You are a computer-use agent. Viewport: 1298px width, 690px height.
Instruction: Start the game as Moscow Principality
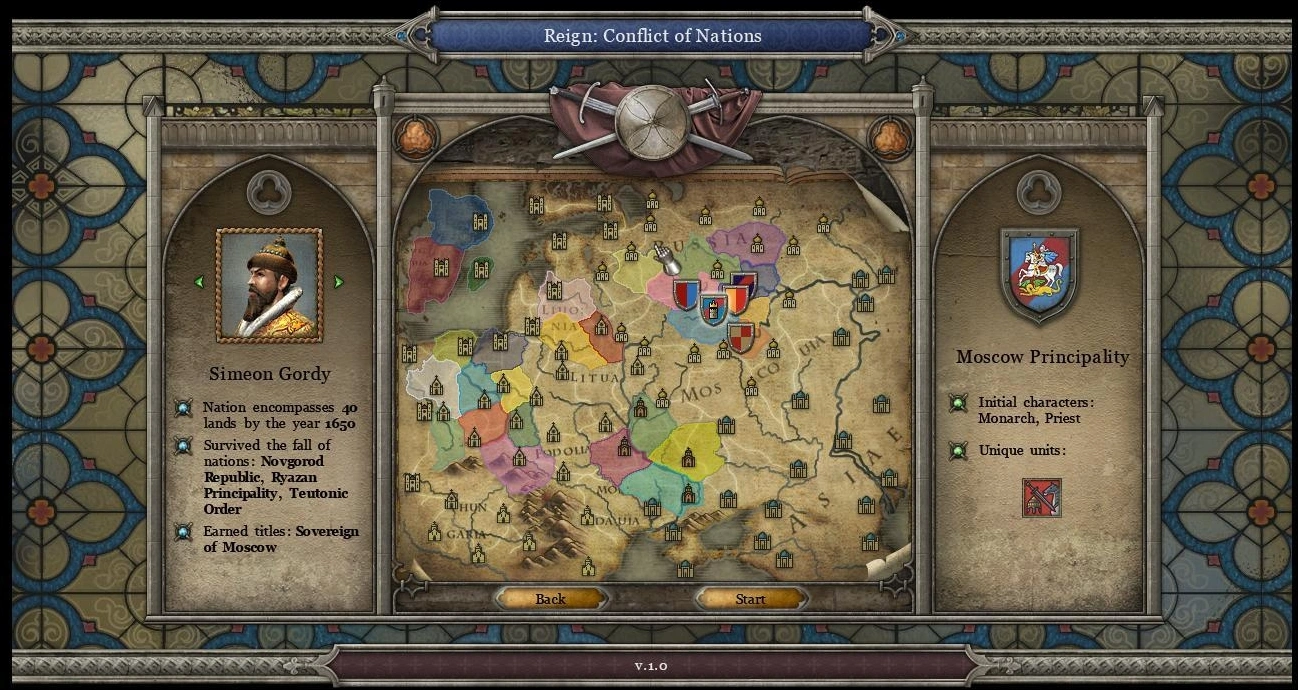(x=750, y=599)
